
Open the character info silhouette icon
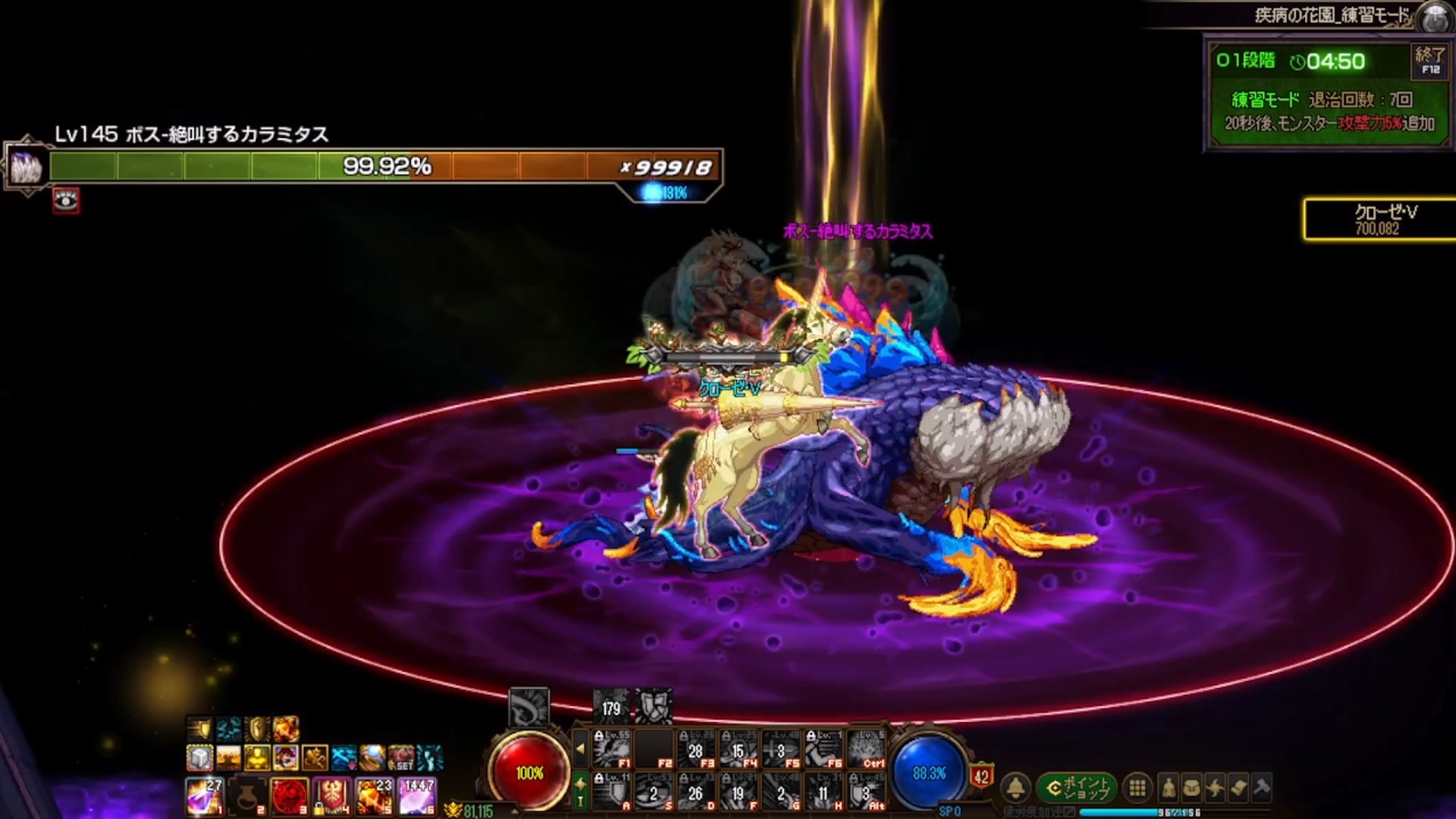1169,789
